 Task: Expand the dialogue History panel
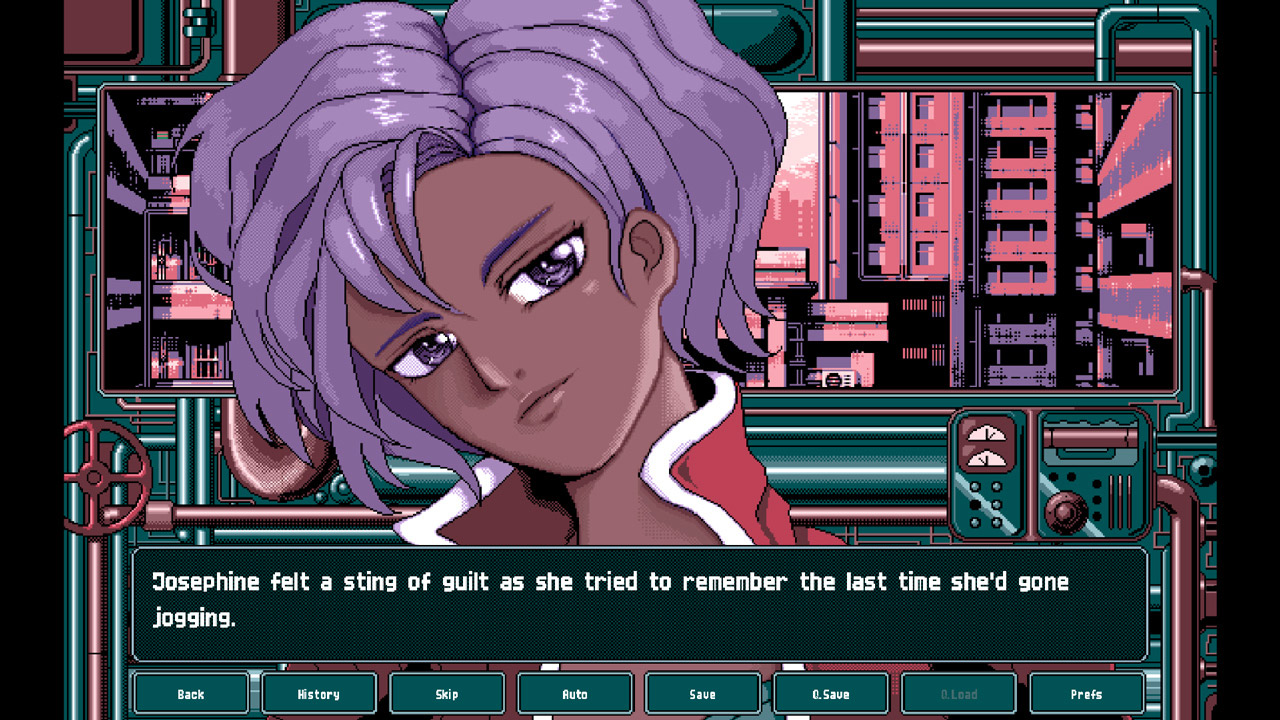click(x=319, y=693)
